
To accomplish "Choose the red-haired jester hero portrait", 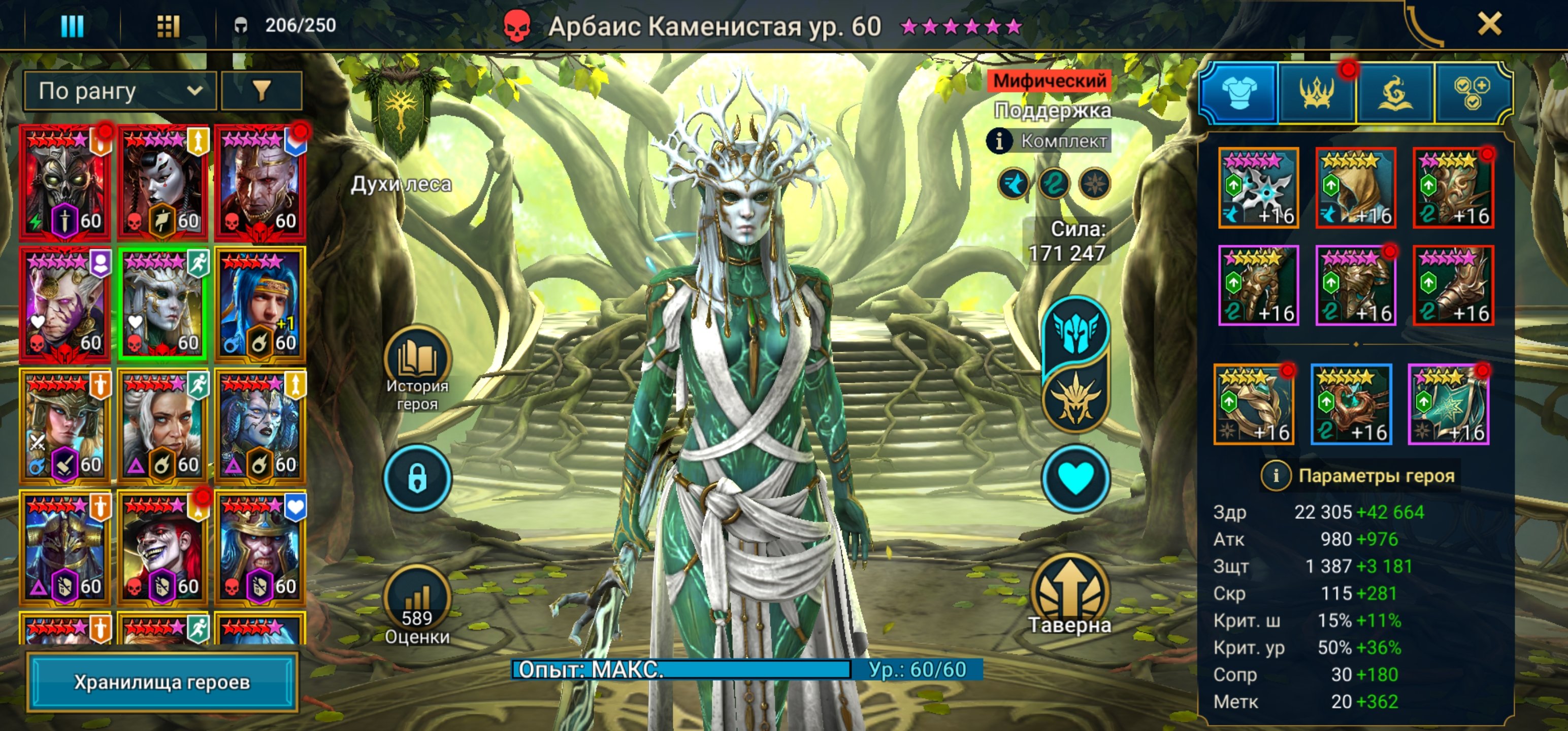I will coord(162,548).
